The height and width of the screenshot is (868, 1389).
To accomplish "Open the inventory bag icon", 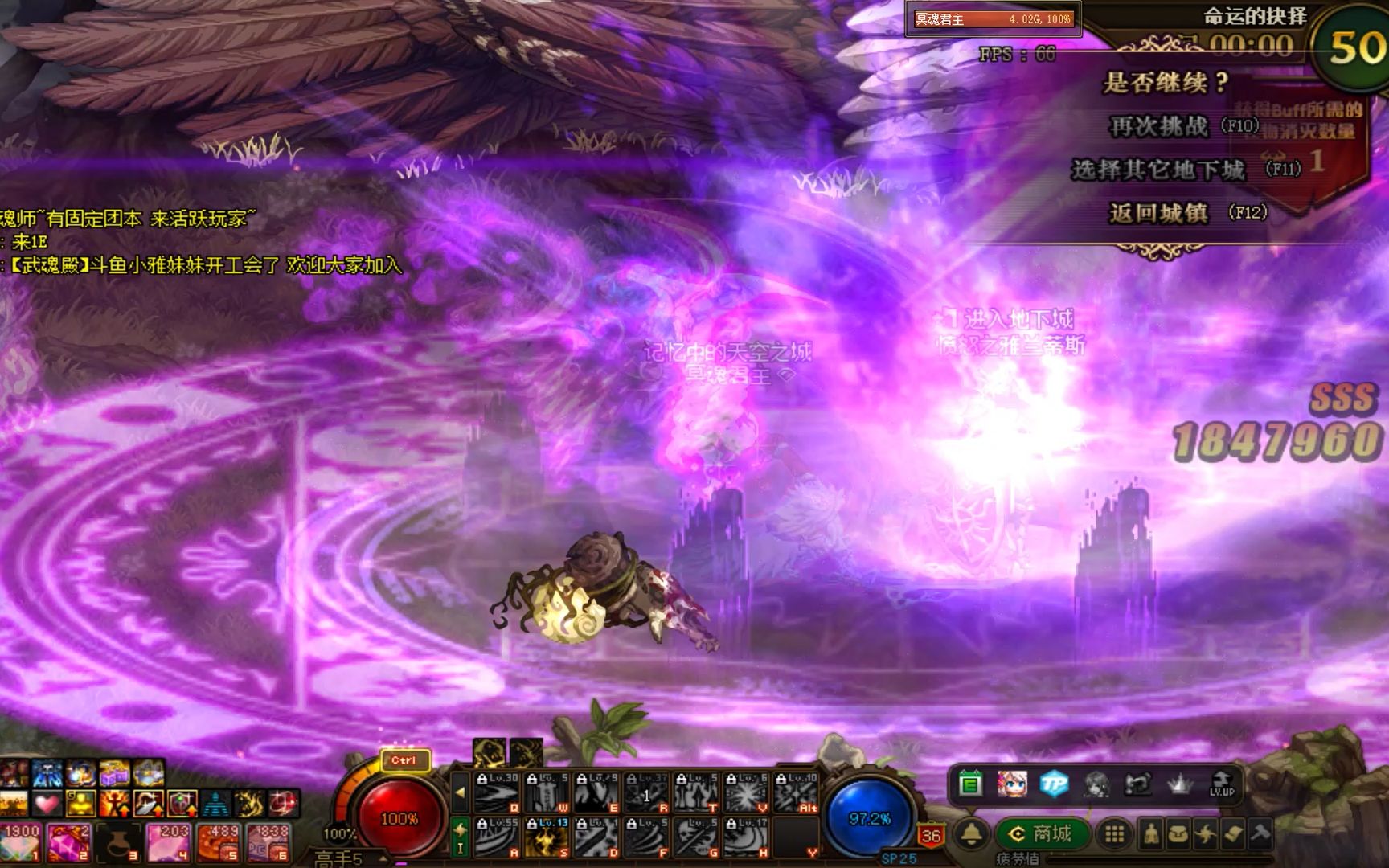I will pos(1178,834).
